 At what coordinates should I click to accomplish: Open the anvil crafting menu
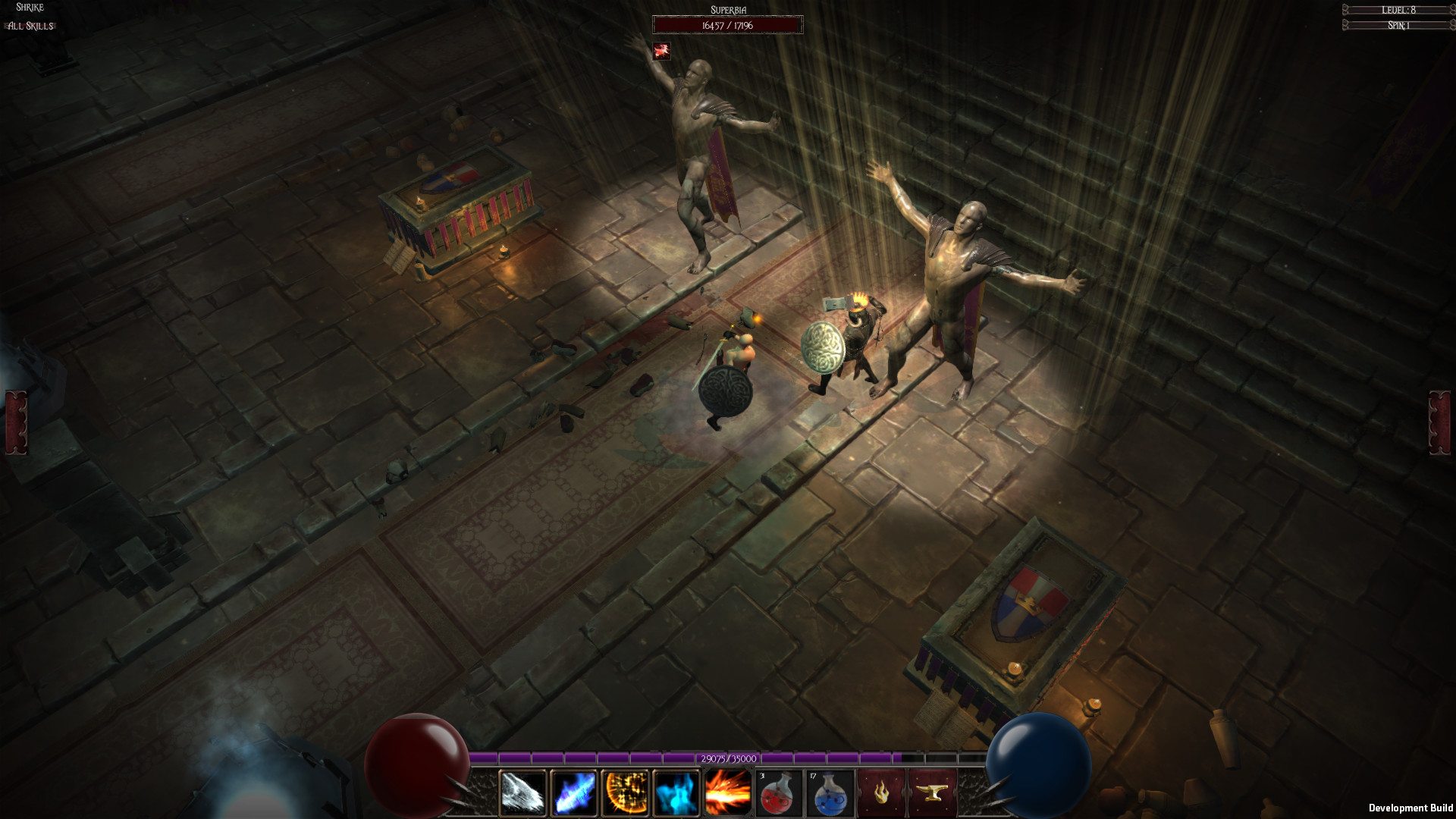tap(931, 792)
